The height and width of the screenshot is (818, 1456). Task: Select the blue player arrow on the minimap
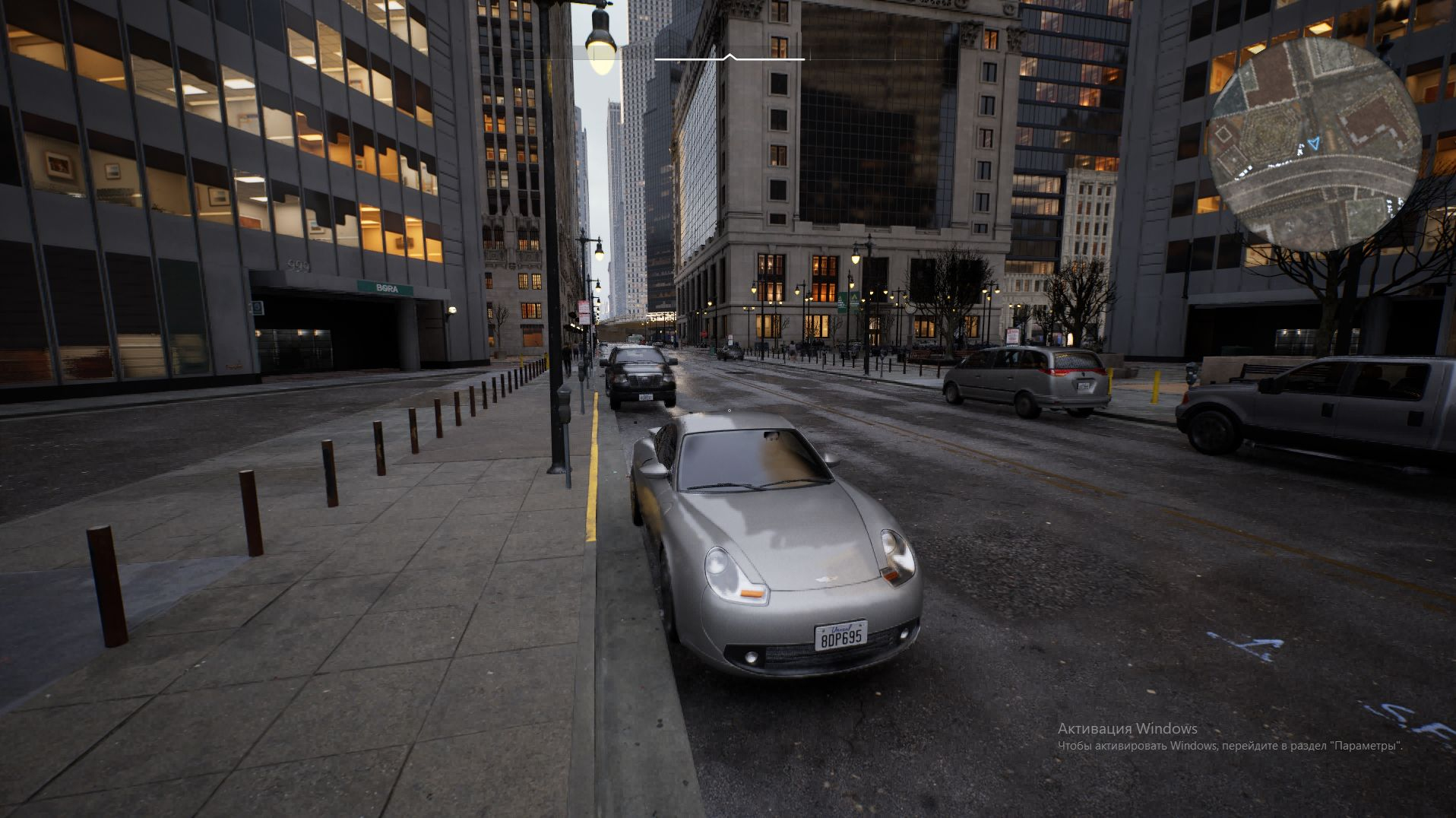pos(1314,143)
